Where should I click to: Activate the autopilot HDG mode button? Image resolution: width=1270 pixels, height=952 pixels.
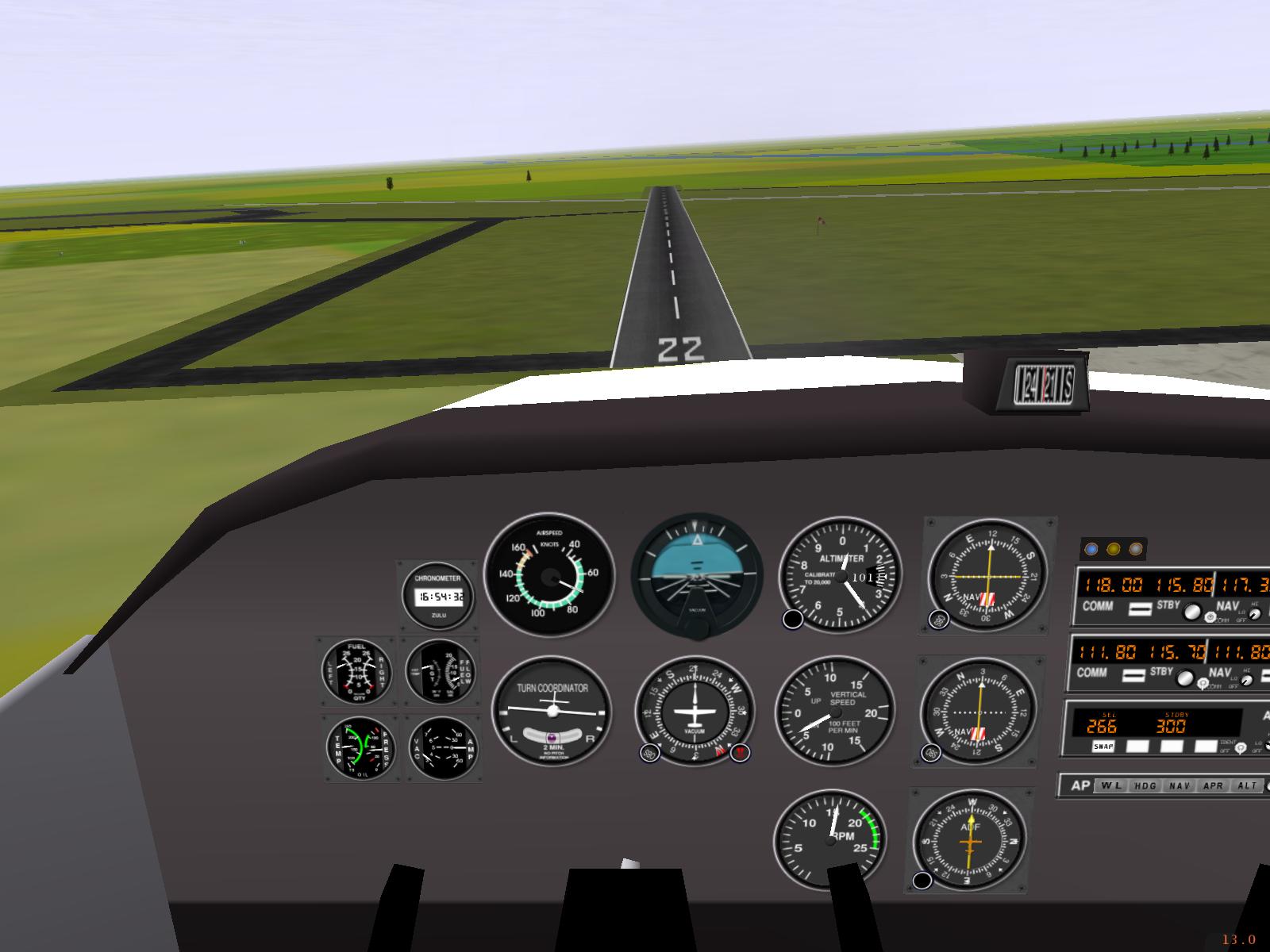tap(1145, 785)
